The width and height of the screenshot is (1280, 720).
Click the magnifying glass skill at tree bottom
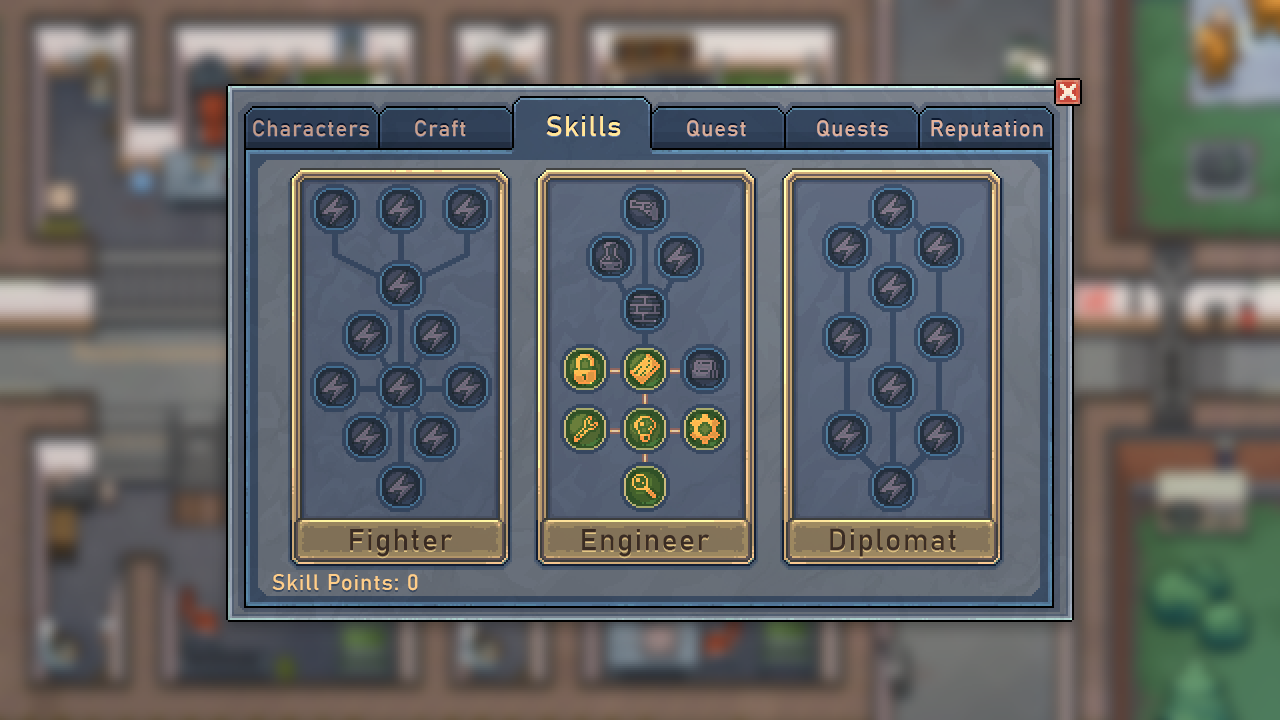645,485
